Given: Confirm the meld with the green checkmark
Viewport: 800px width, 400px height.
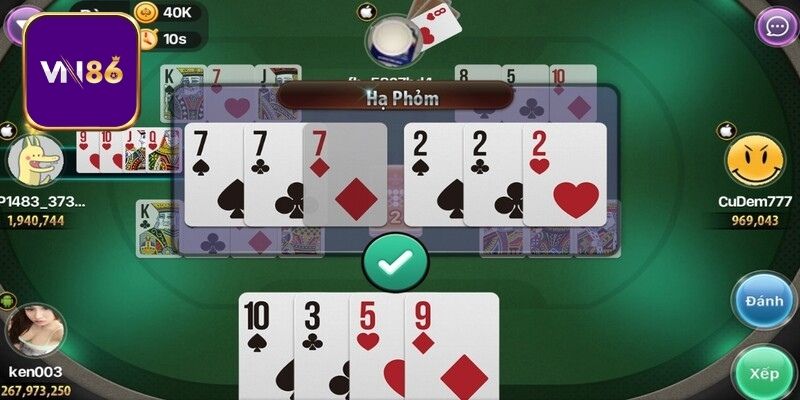Looking at the screenshot, I should tap(394, 260).
